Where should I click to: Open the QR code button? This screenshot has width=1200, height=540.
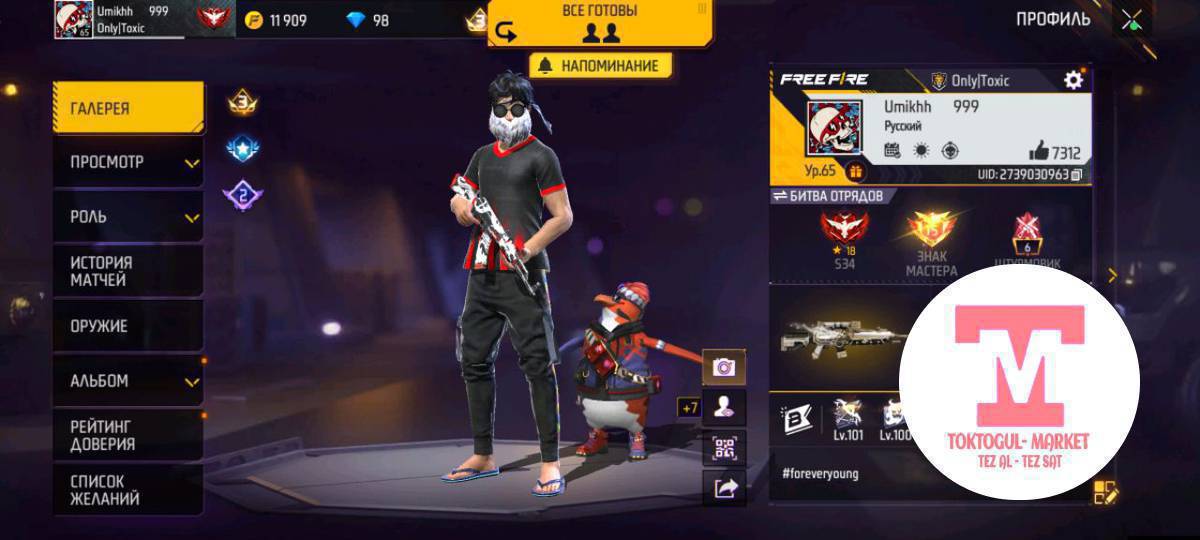[x=723, y=447]
